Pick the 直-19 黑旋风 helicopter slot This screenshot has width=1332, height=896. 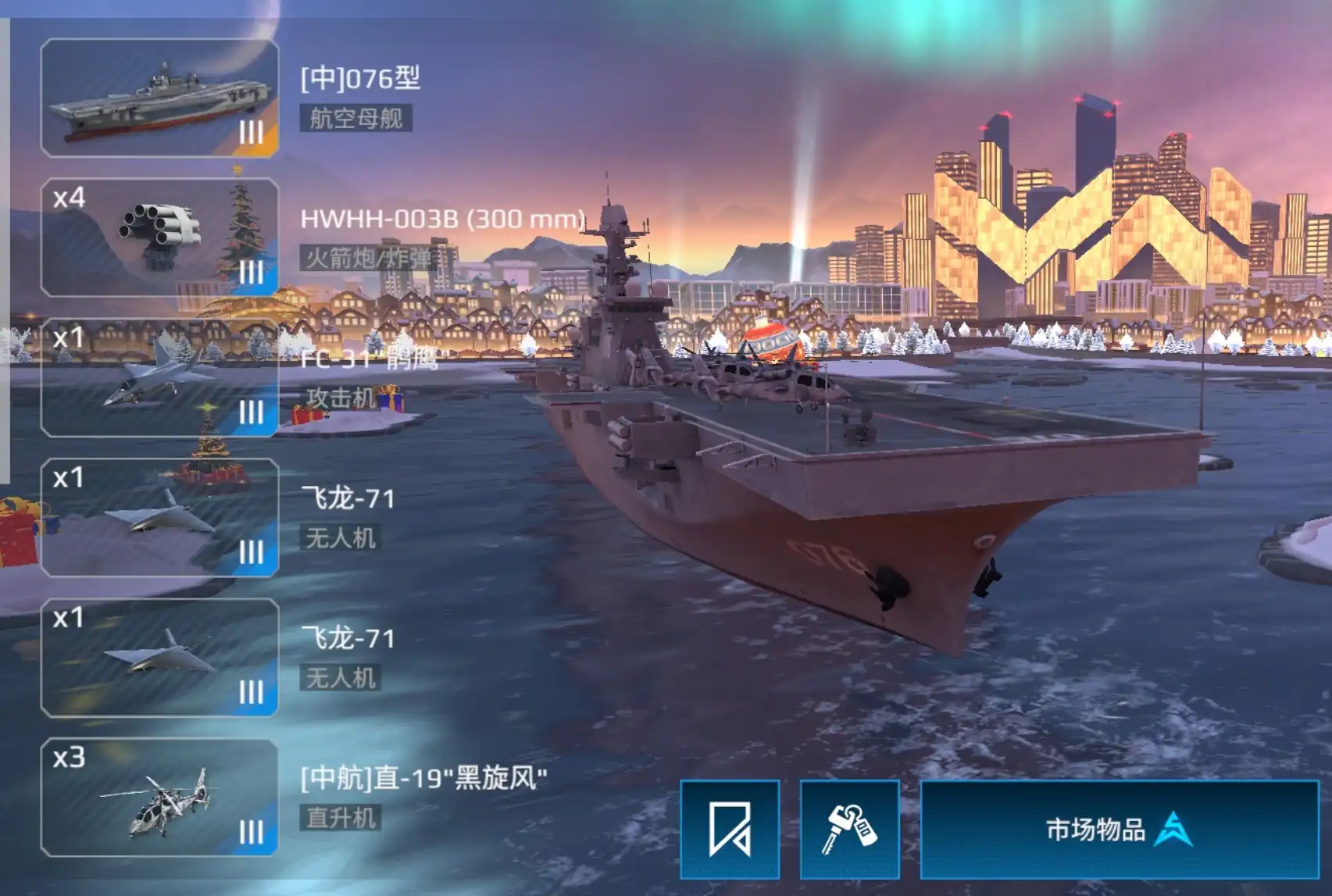click(x=159, y=798)
